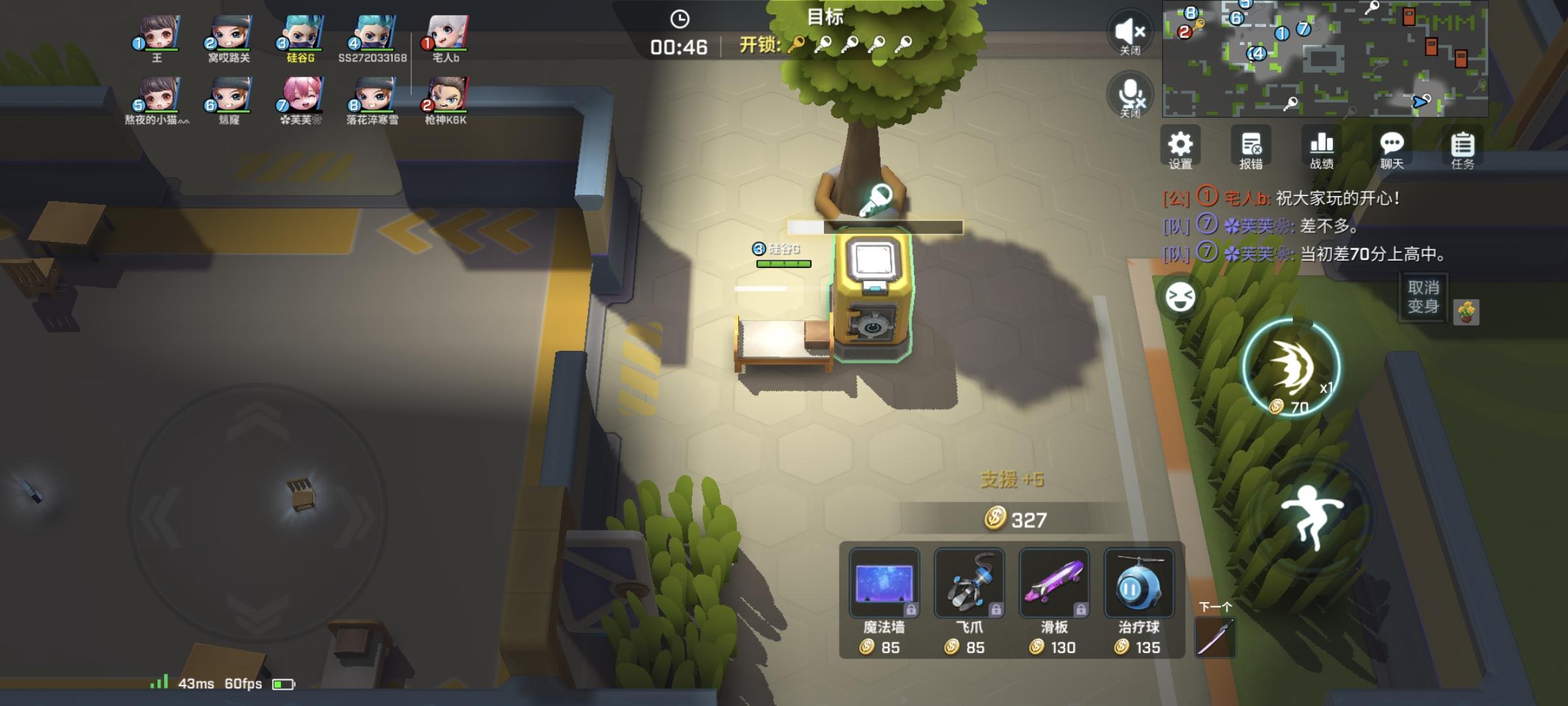The image size is (1568, 706).
Task: Open the 聊天 chat window
Action: (1392, 149)
